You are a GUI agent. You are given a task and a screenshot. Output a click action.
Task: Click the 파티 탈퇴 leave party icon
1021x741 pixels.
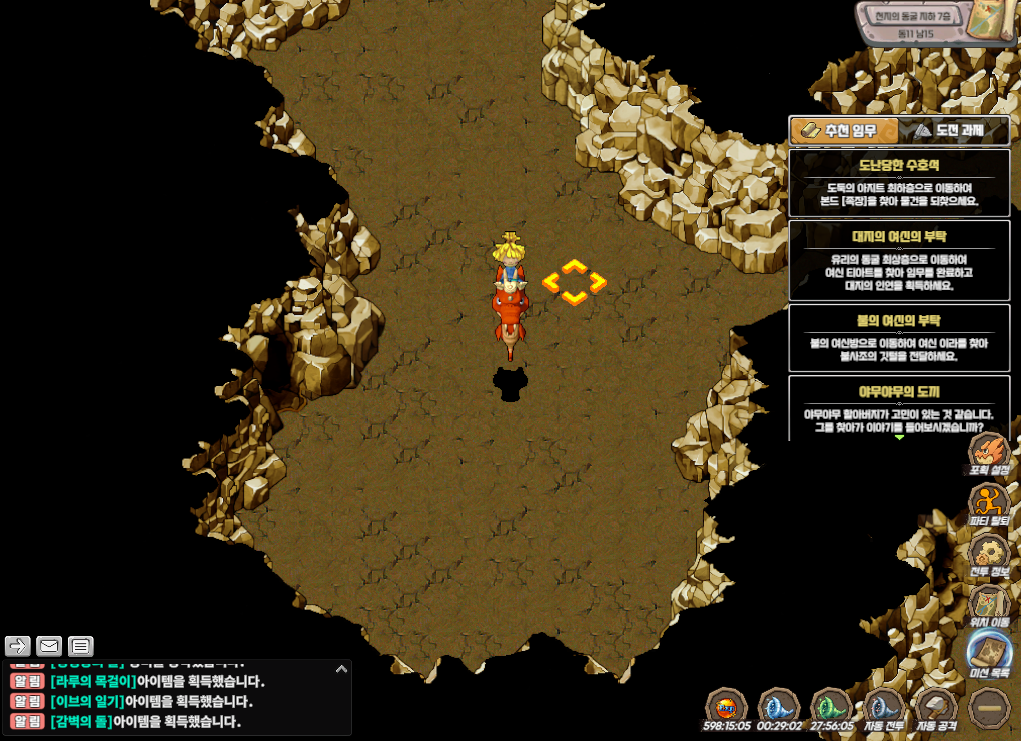(989, 503)
